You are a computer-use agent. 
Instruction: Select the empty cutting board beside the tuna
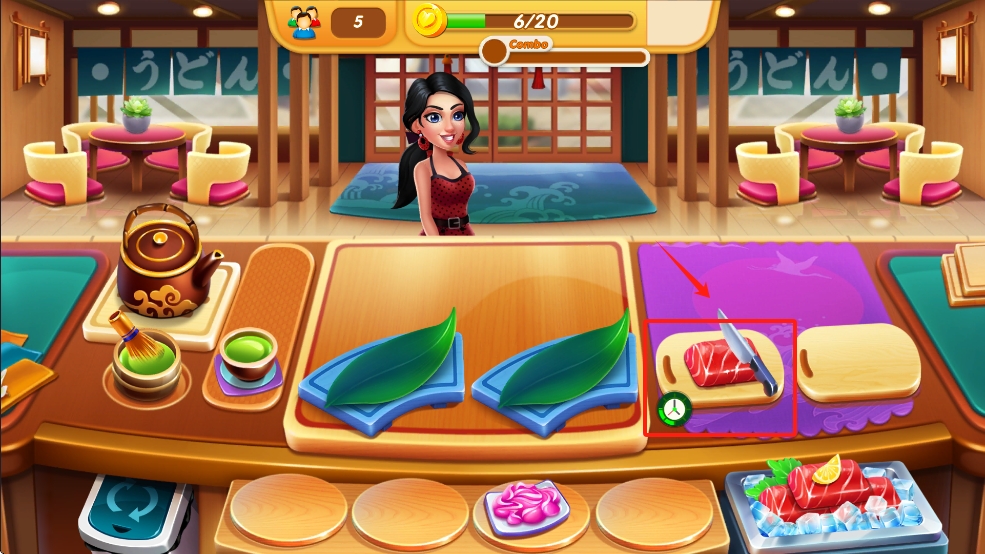(859, 362)
